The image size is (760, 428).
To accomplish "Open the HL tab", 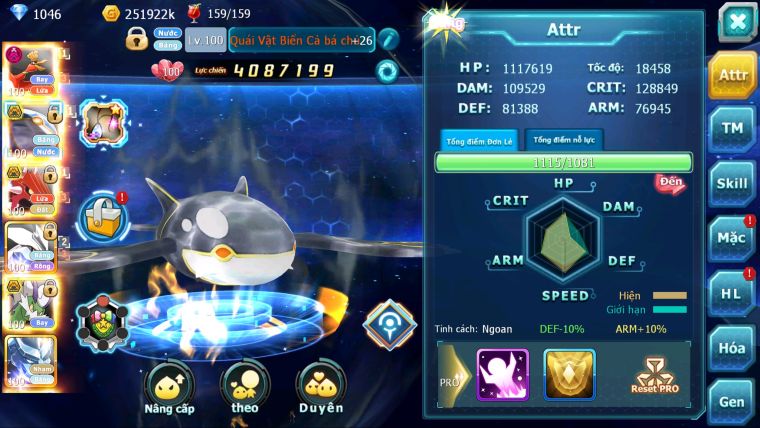I will [733, 293].
